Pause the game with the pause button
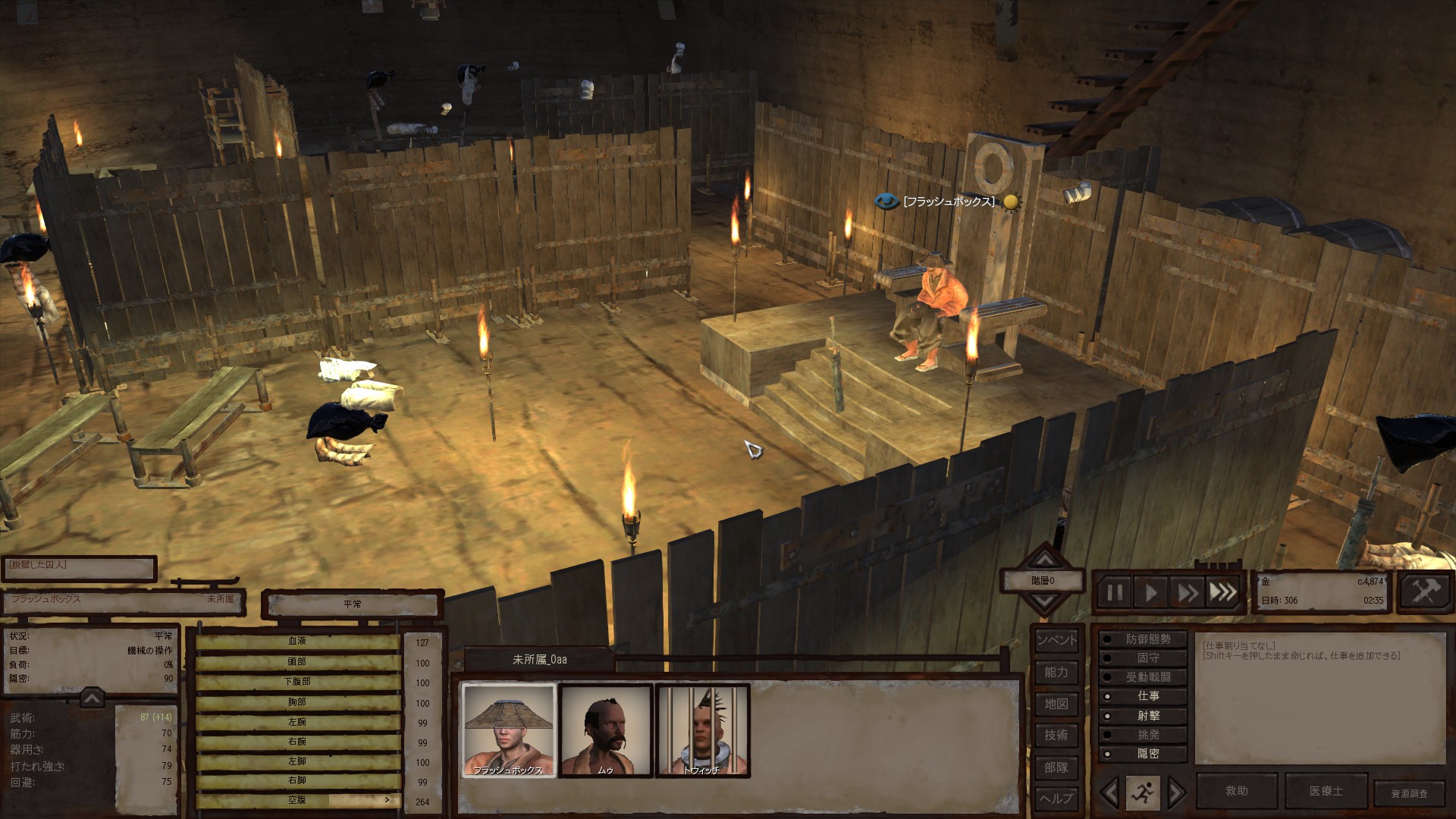This screenshot has width=1456, height=819. coord(1114,591)
